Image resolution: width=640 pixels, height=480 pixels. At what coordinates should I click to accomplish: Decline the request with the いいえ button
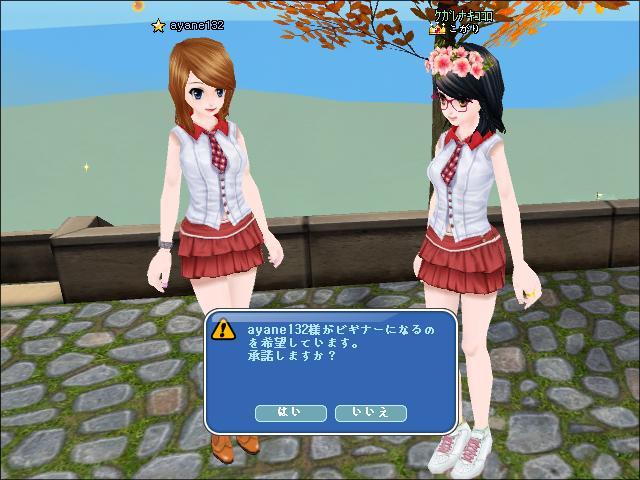(370, 411)
